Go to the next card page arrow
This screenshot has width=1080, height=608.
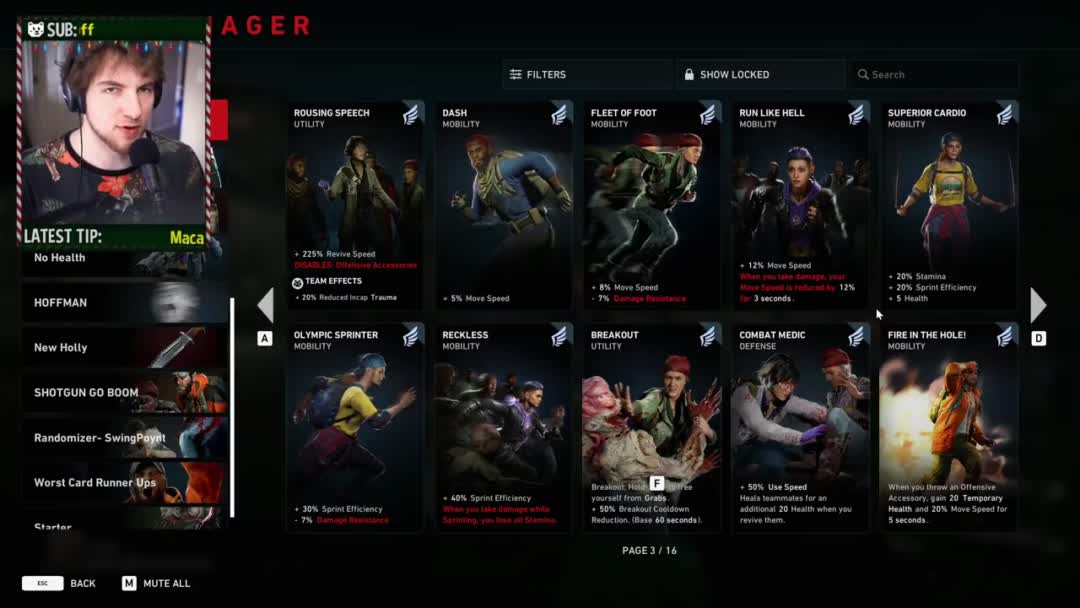(1038, 305)
